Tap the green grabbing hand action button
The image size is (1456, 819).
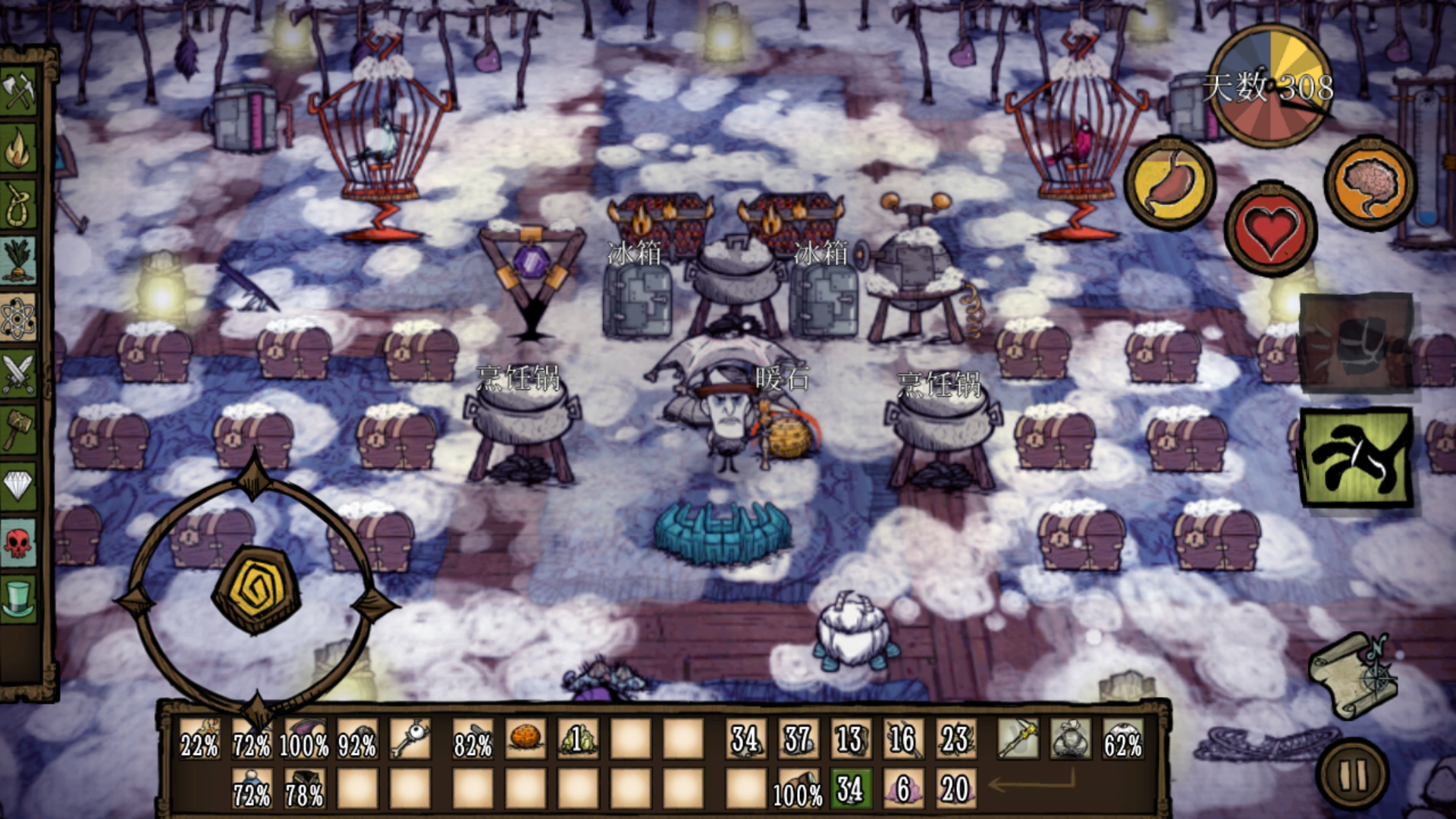click(x=1357, y=457)
